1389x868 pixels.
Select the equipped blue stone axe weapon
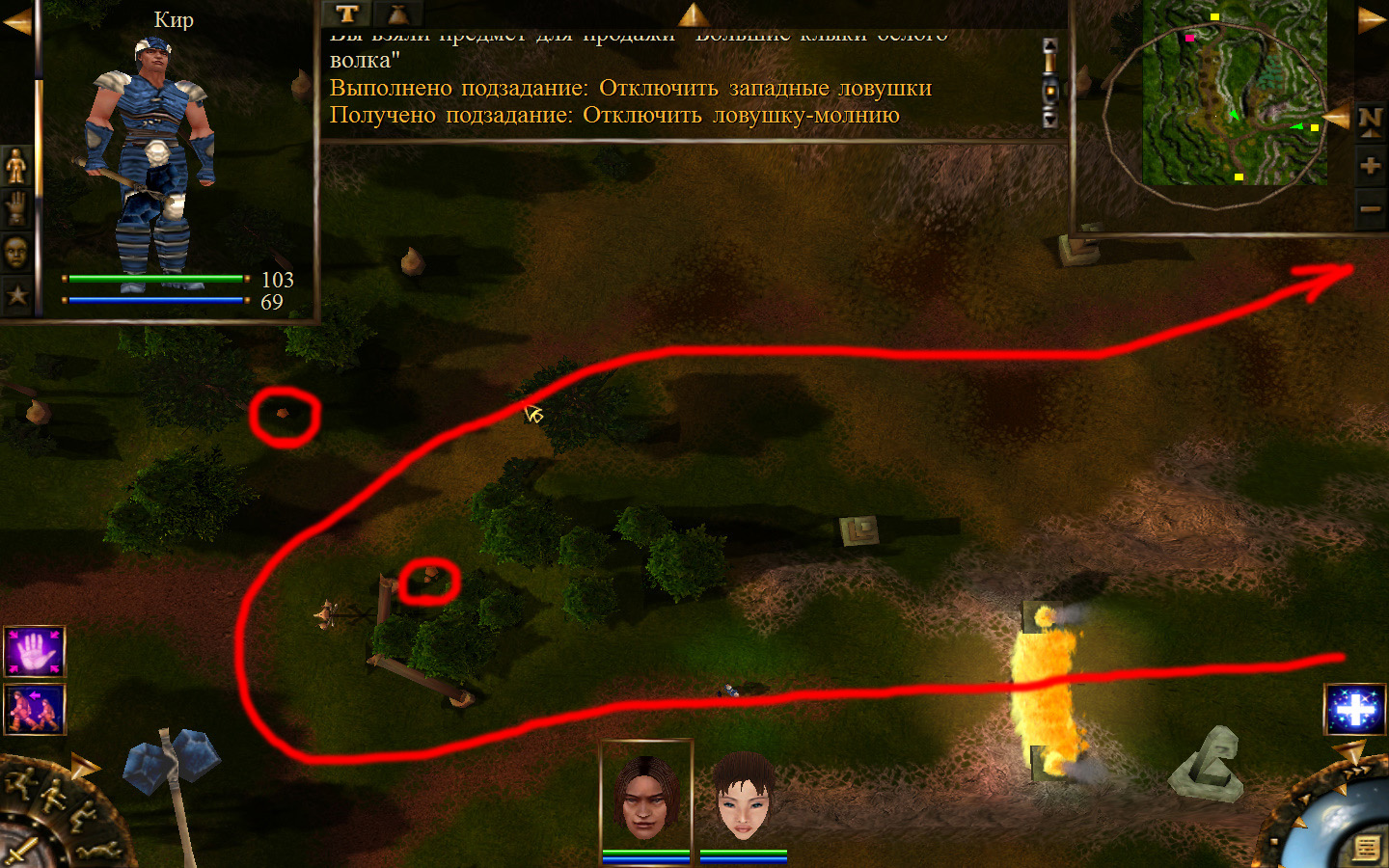172,772
